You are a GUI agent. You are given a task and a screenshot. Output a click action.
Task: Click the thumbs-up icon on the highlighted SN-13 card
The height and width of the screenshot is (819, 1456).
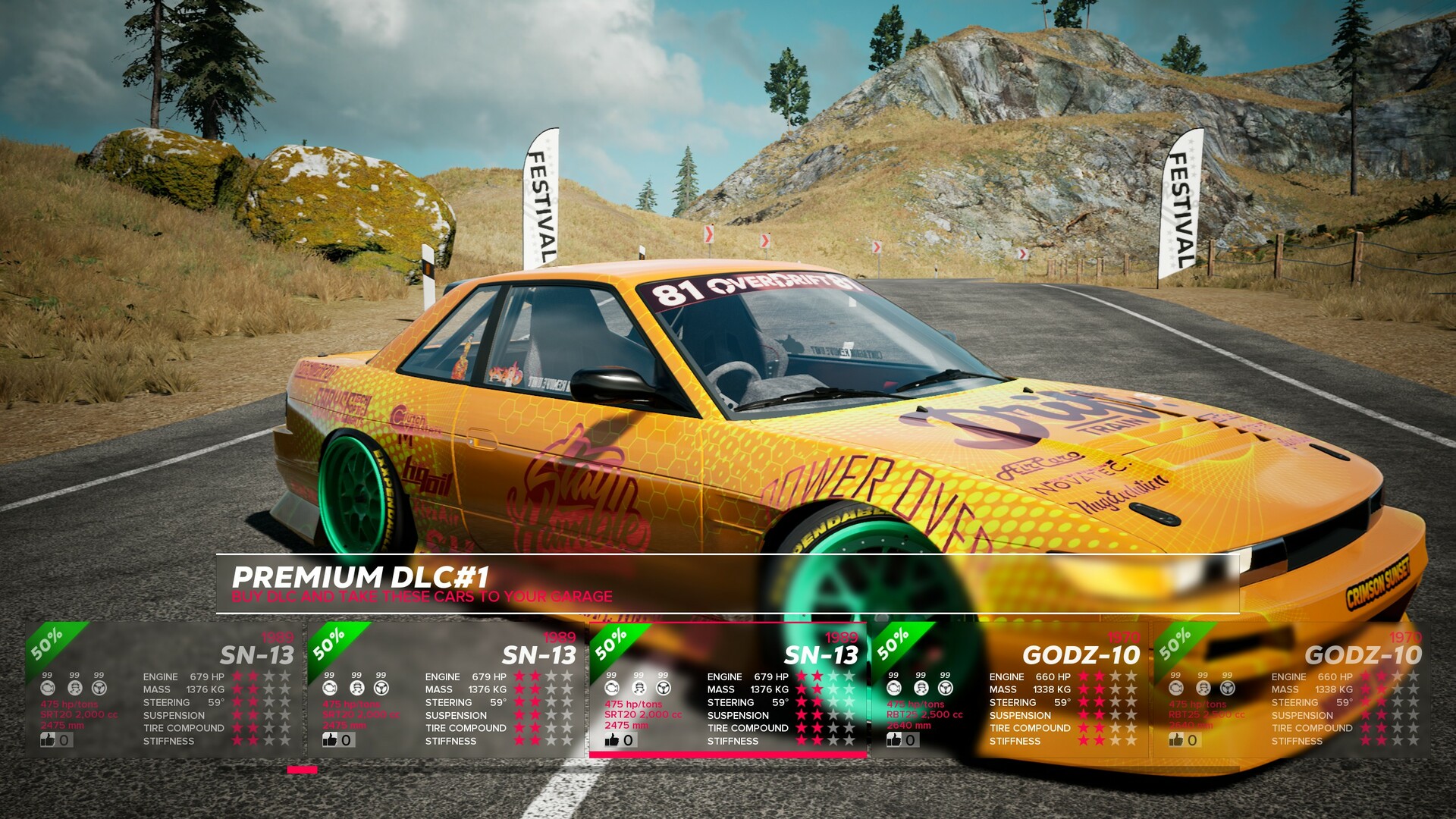[x=610, y=739]
